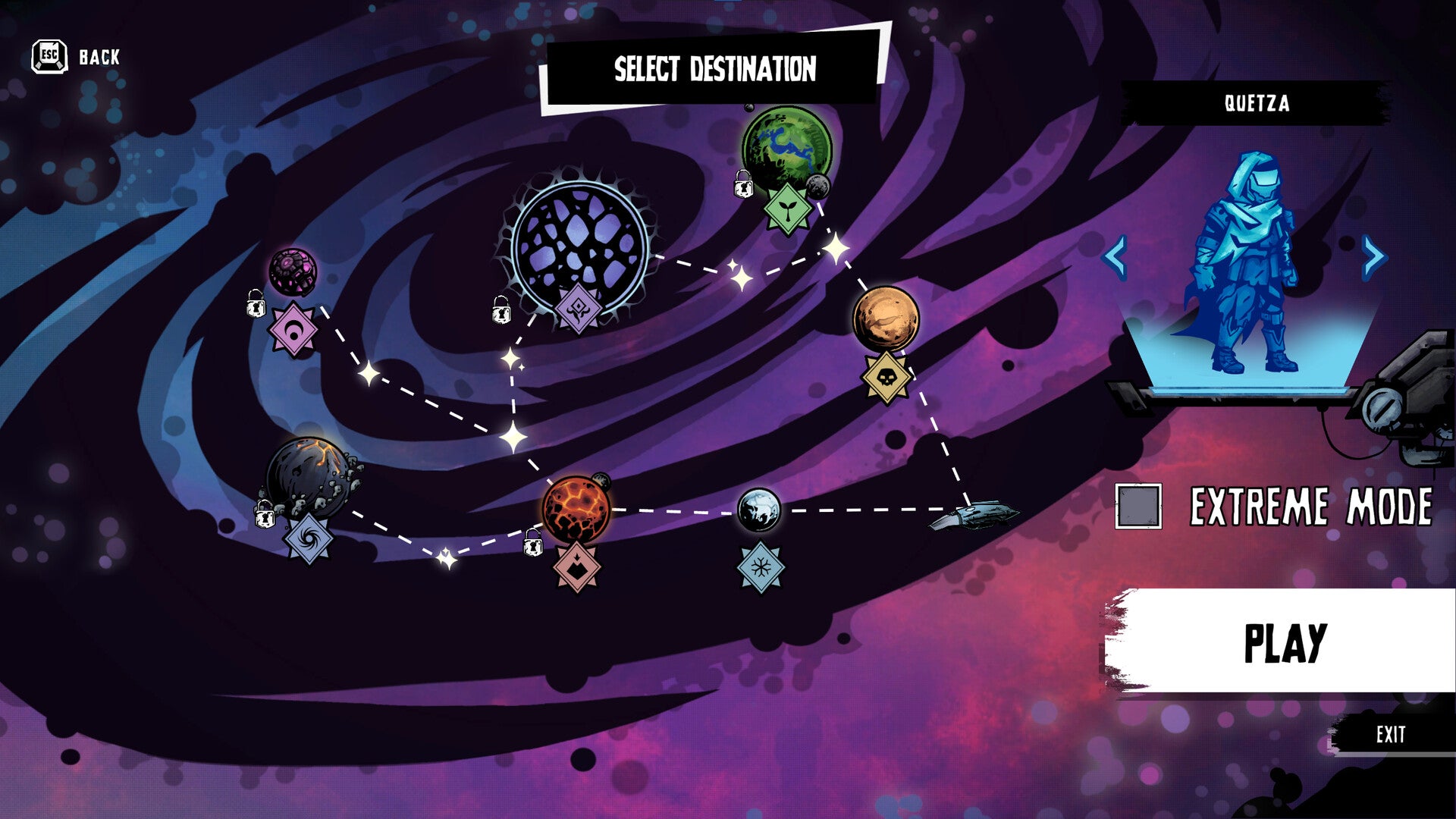
Task: Start the run with the Play button
Action: click(1283, 642)
